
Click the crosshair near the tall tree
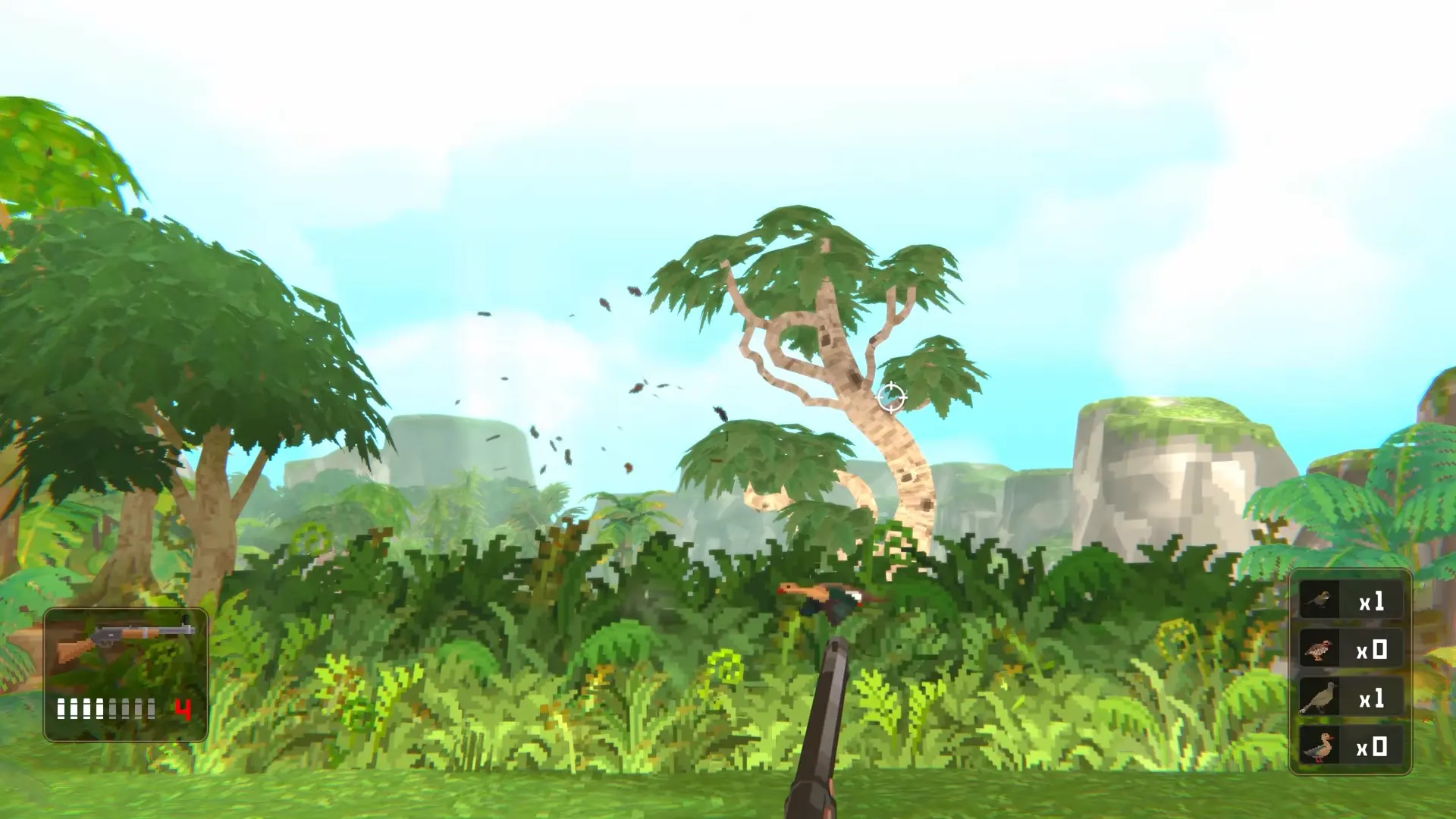892,396
